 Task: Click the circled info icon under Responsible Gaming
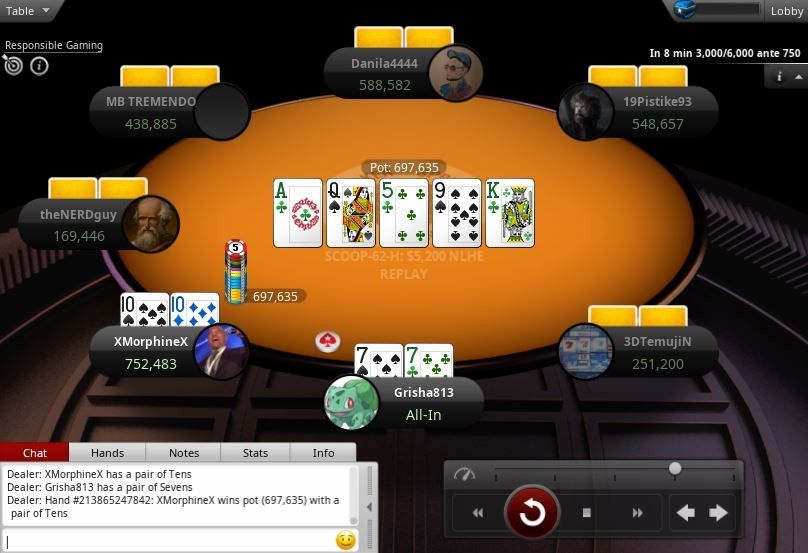[39, 66]
